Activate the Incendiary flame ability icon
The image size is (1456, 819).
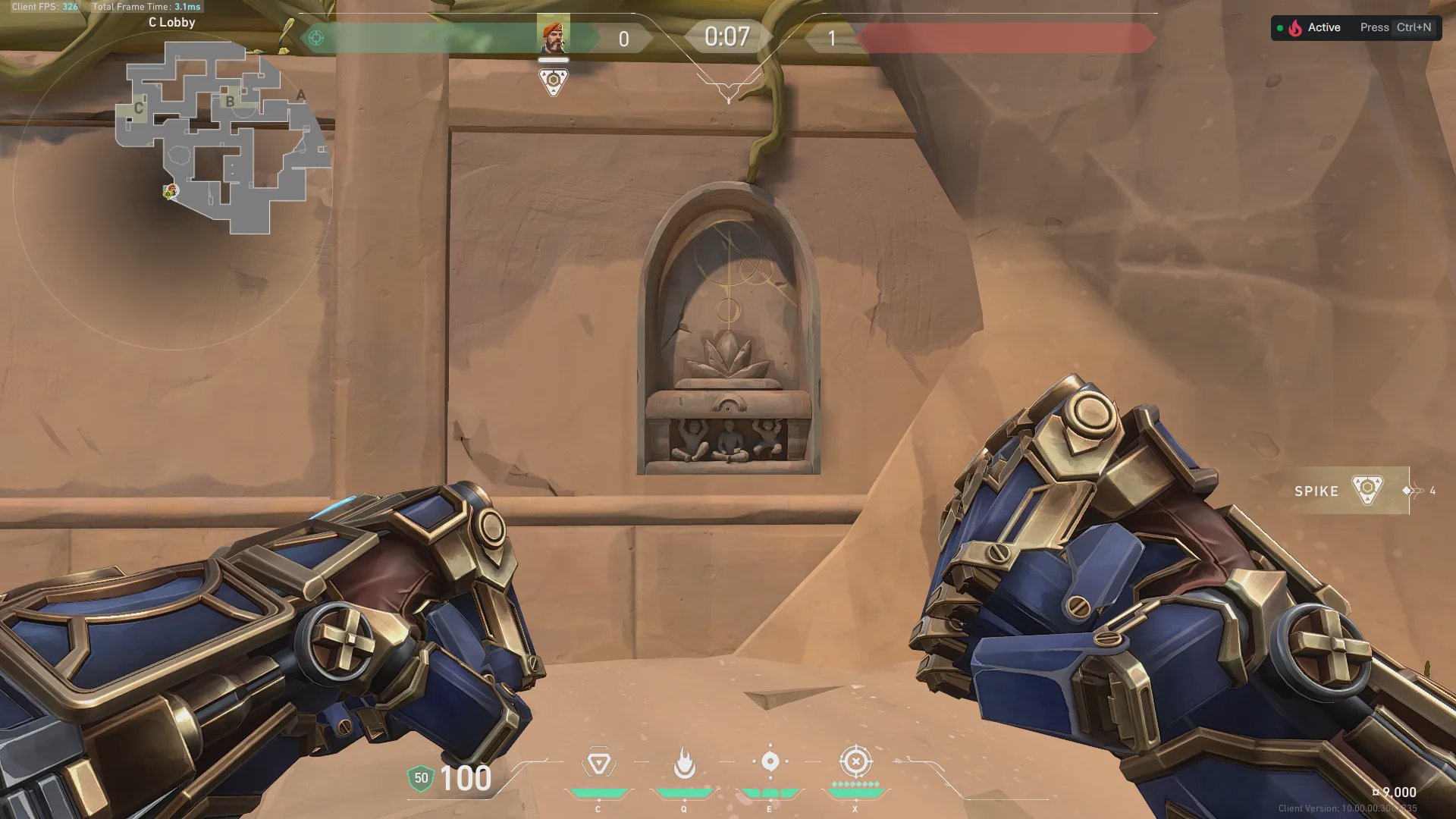click(x=684, y=763)
